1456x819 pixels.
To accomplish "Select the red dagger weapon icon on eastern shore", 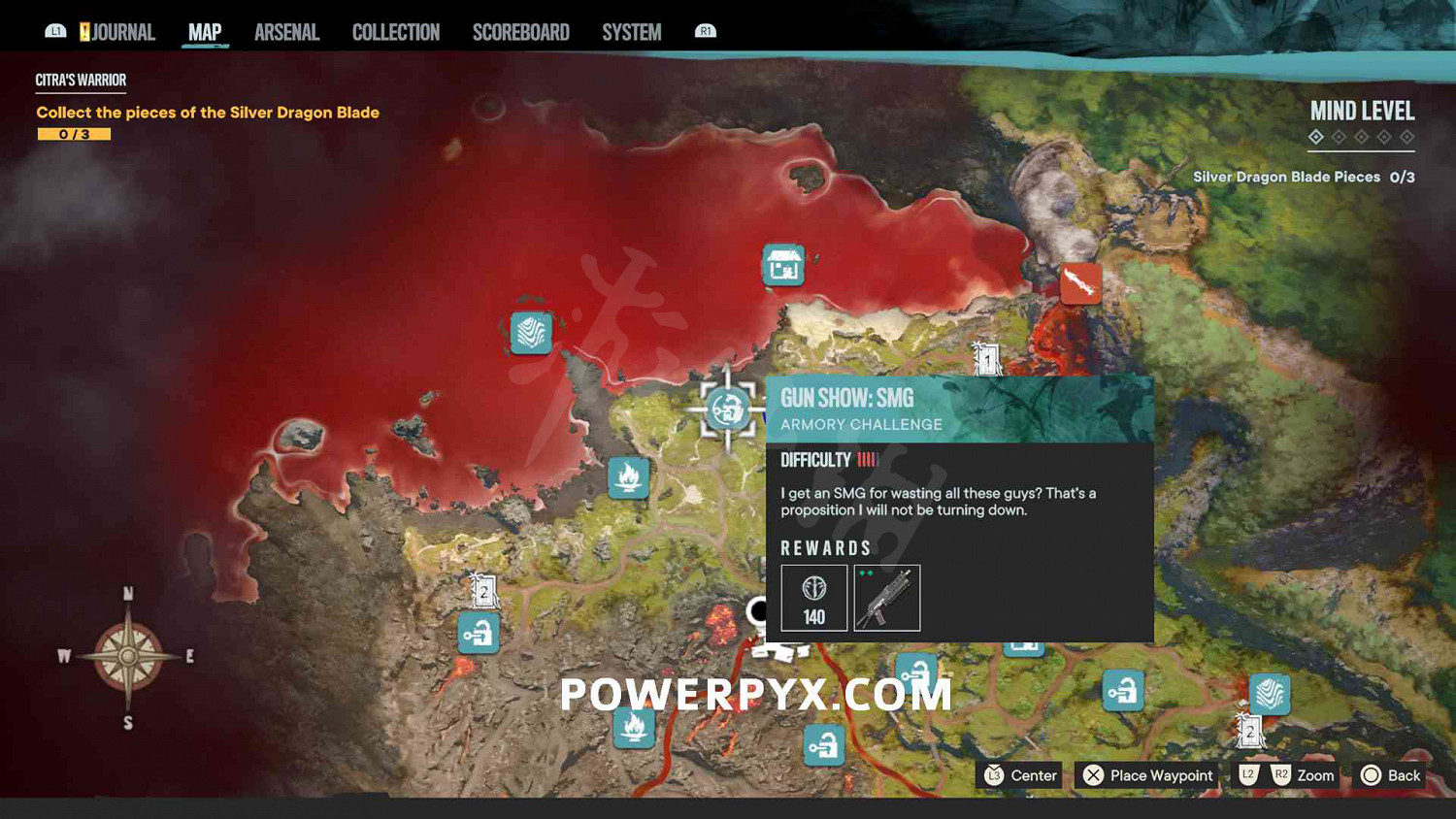I will pyautogui.click(x=1080, y=282).
